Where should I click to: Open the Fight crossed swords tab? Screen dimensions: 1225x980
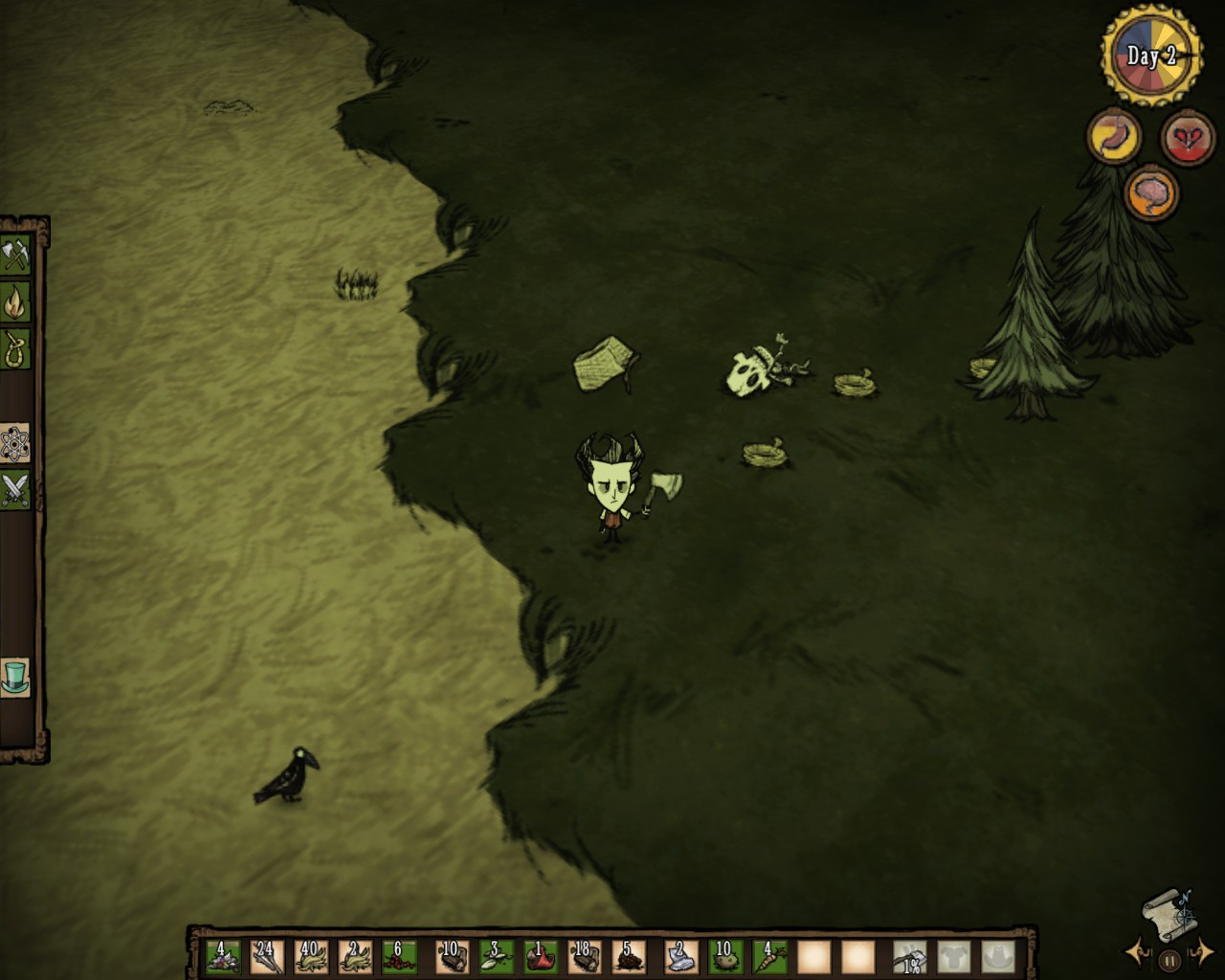pos(16,490)
